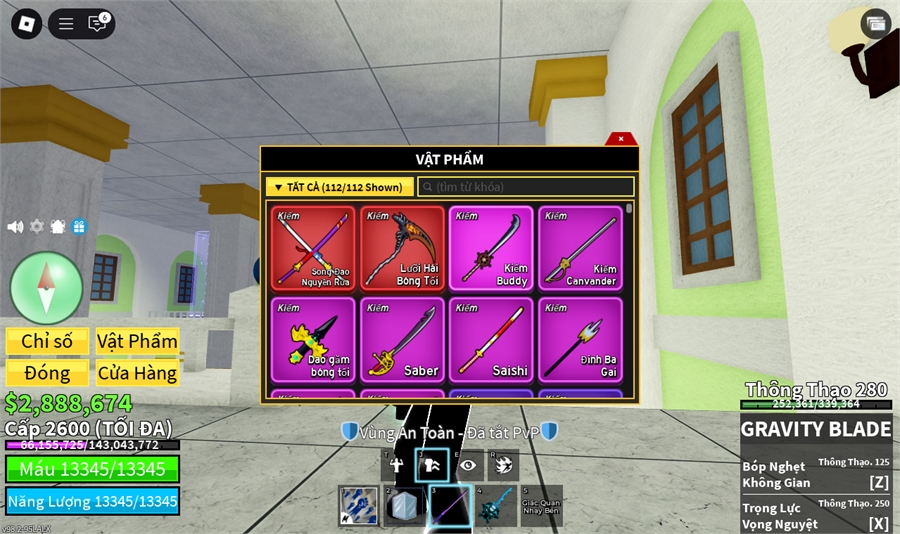Open the blue gift box rewards
The width and height of the screenshot is (900, 534).
[79, 227]
